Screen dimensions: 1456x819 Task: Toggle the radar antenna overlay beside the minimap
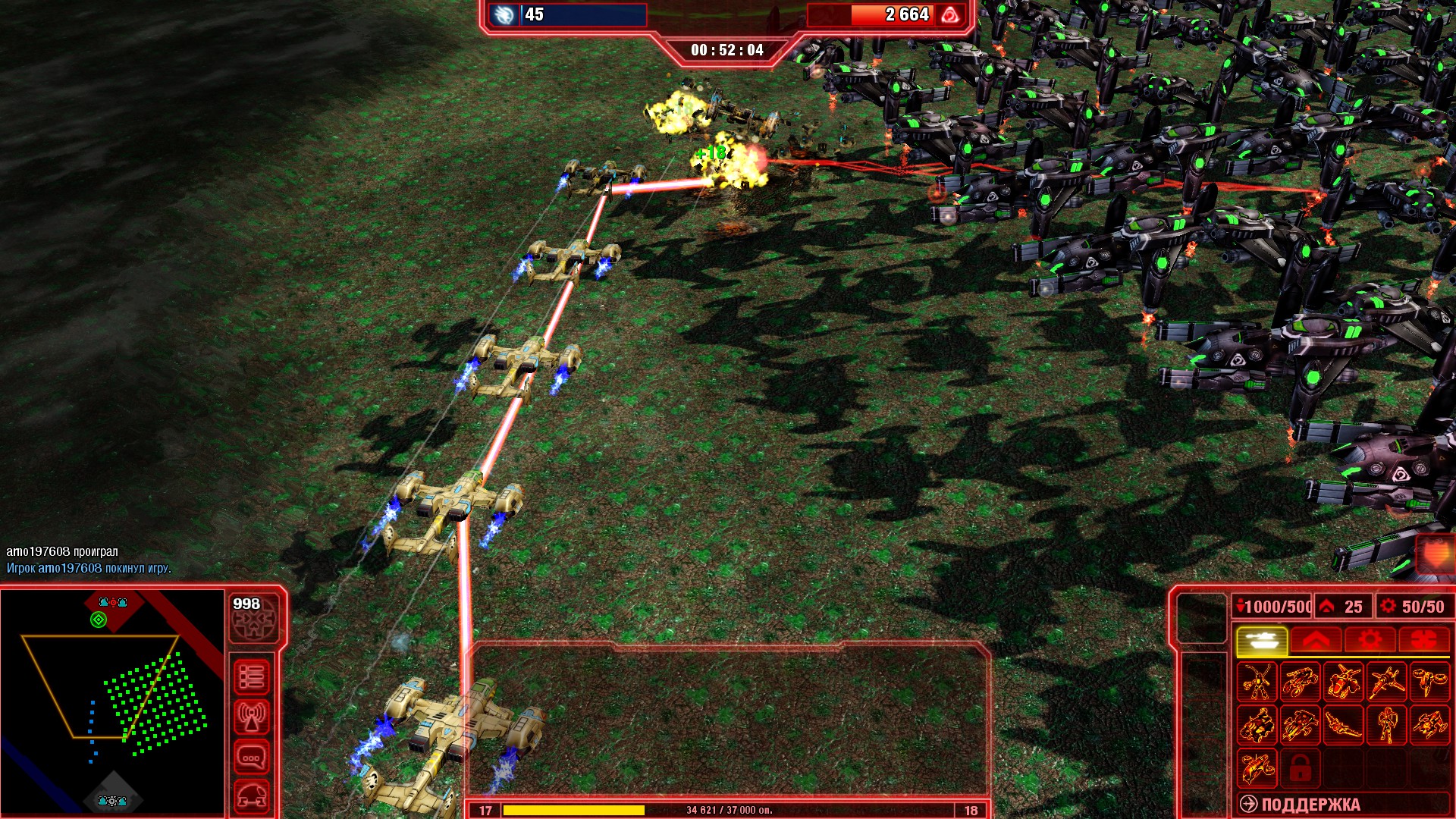point(253,716)
